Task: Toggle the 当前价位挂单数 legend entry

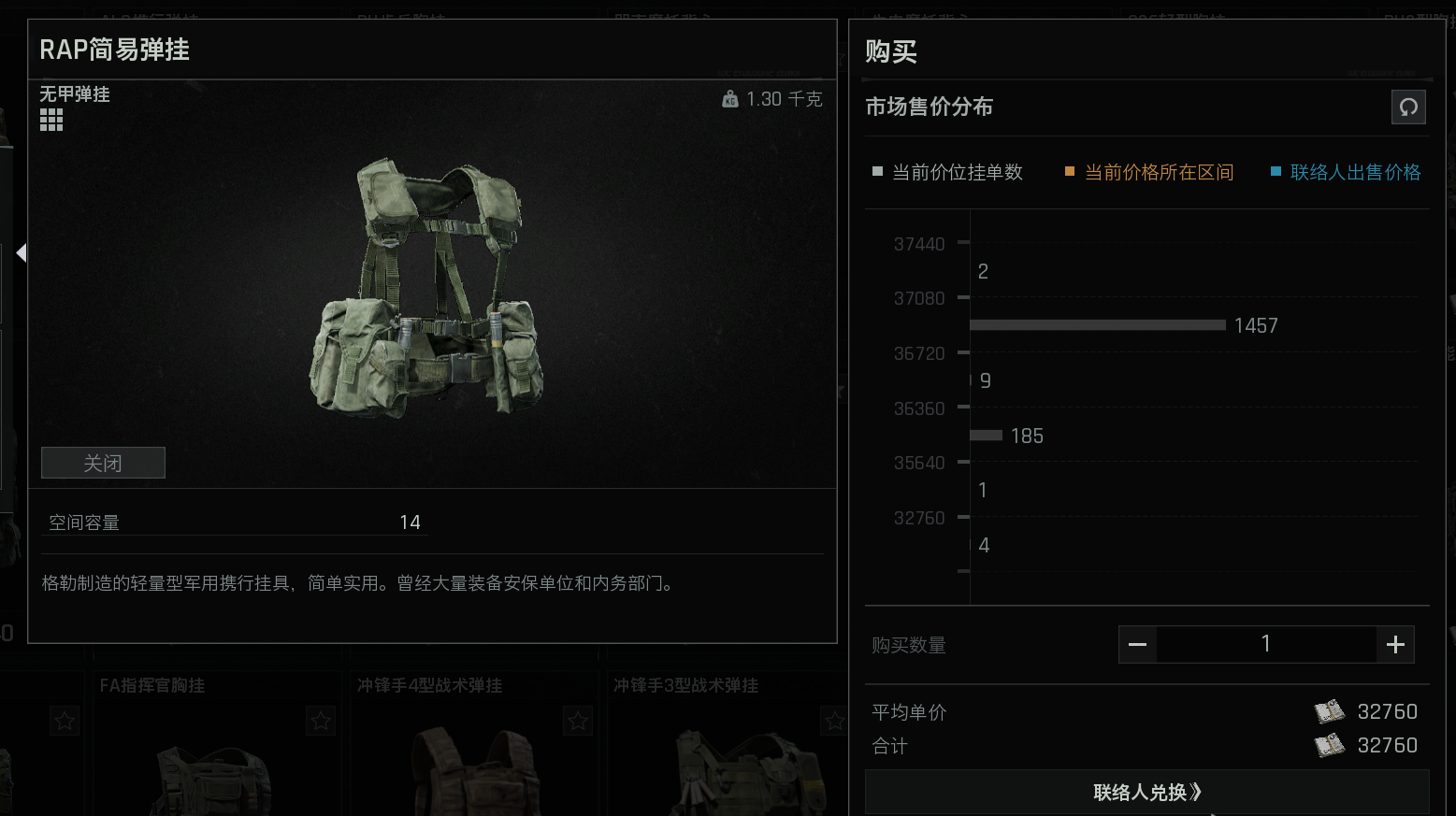Action: pyautogui.click(x=956, y=172)
